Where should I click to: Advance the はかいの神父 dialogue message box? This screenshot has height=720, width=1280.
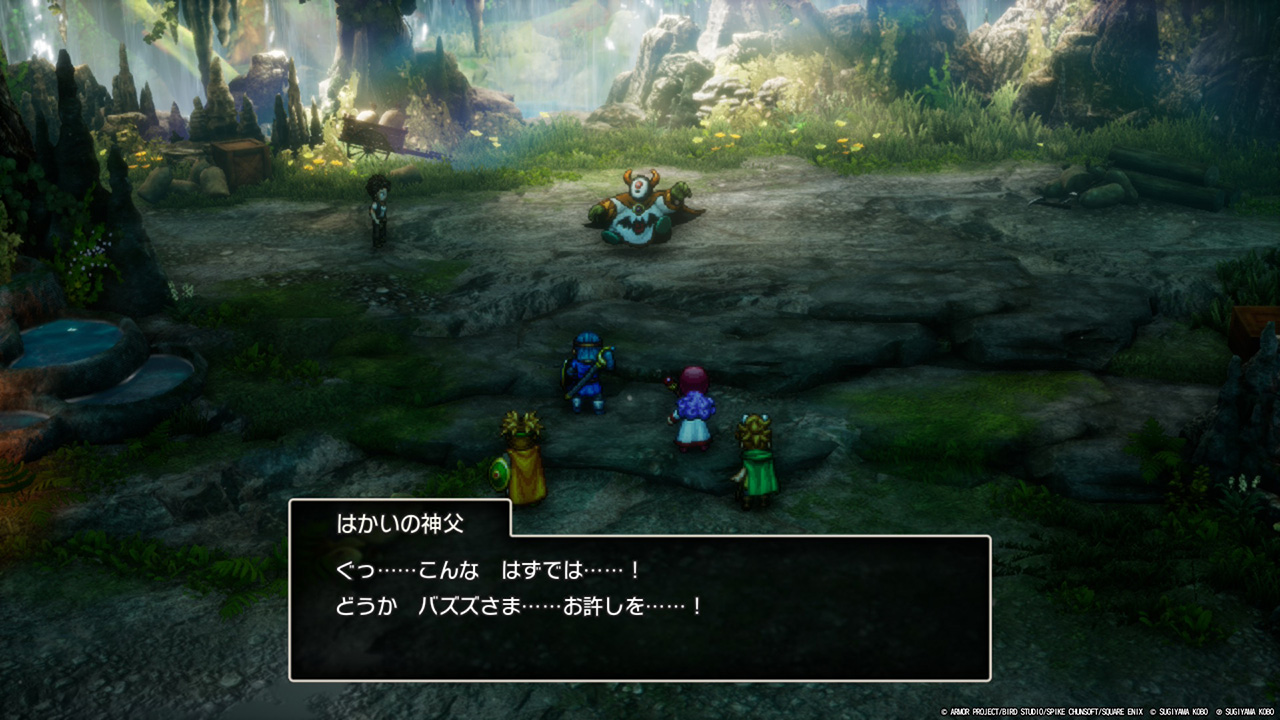(x=640, y=607)
